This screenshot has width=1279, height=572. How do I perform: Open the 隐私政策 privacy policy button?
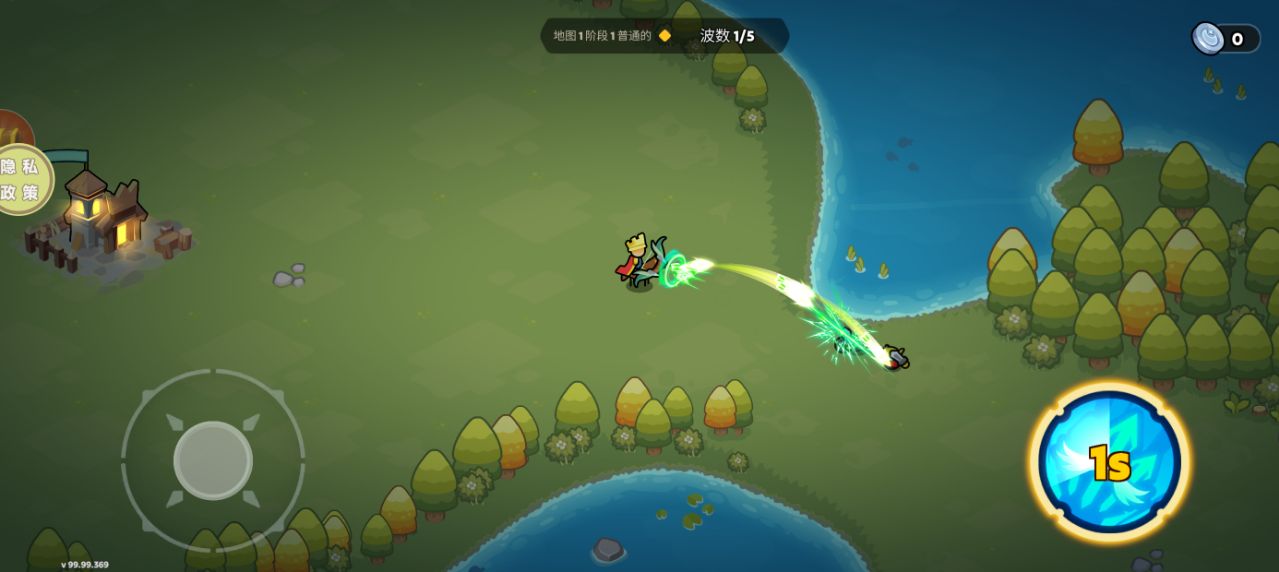(x=22, y=180)
